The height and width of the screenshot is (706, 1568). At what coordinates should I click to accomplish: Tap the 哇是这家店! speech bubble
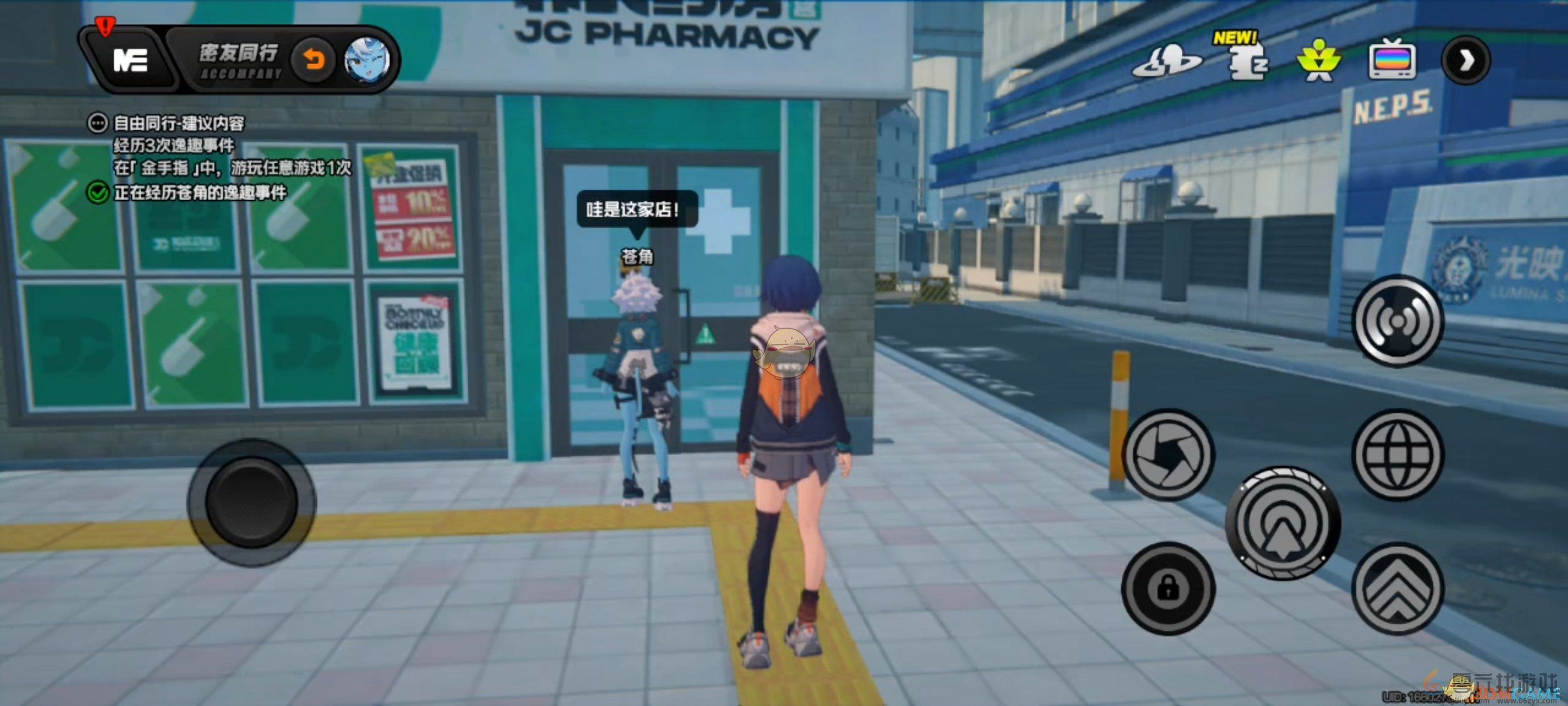[636, 210]
